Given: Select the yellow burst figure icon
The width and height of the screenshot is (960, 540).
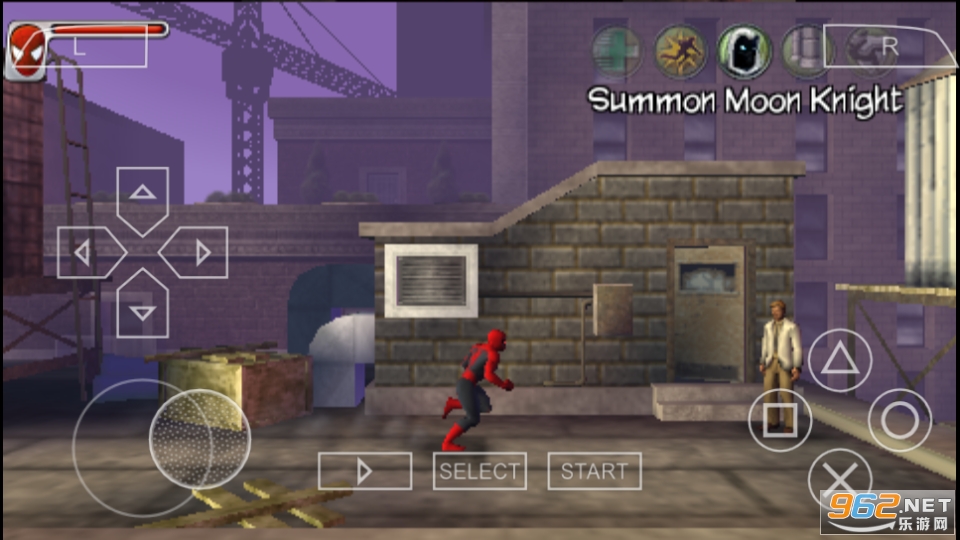Looking at the screenshot, I should click(x=679, y=49).
